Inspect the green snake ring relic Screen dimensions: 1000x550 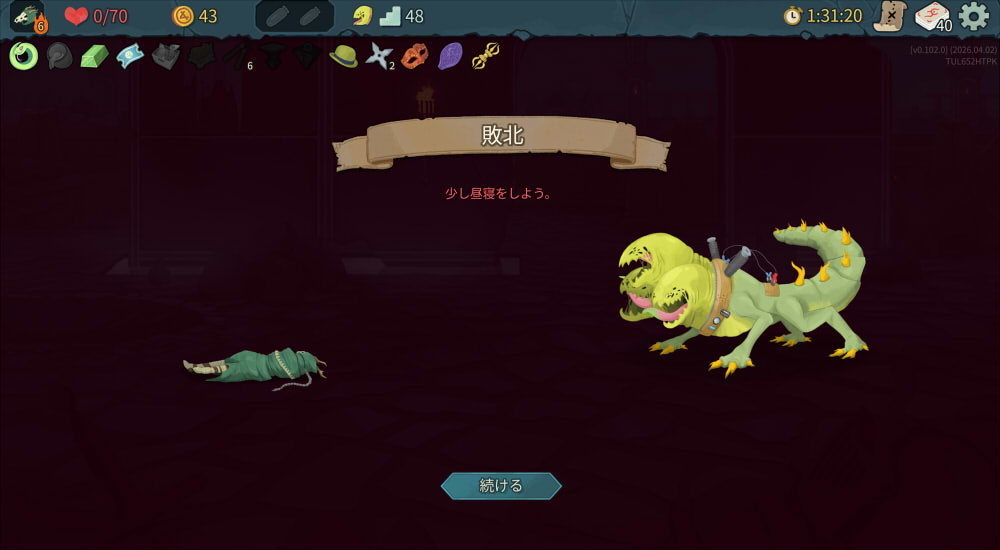pyautogui.click(x=24, y=56)
